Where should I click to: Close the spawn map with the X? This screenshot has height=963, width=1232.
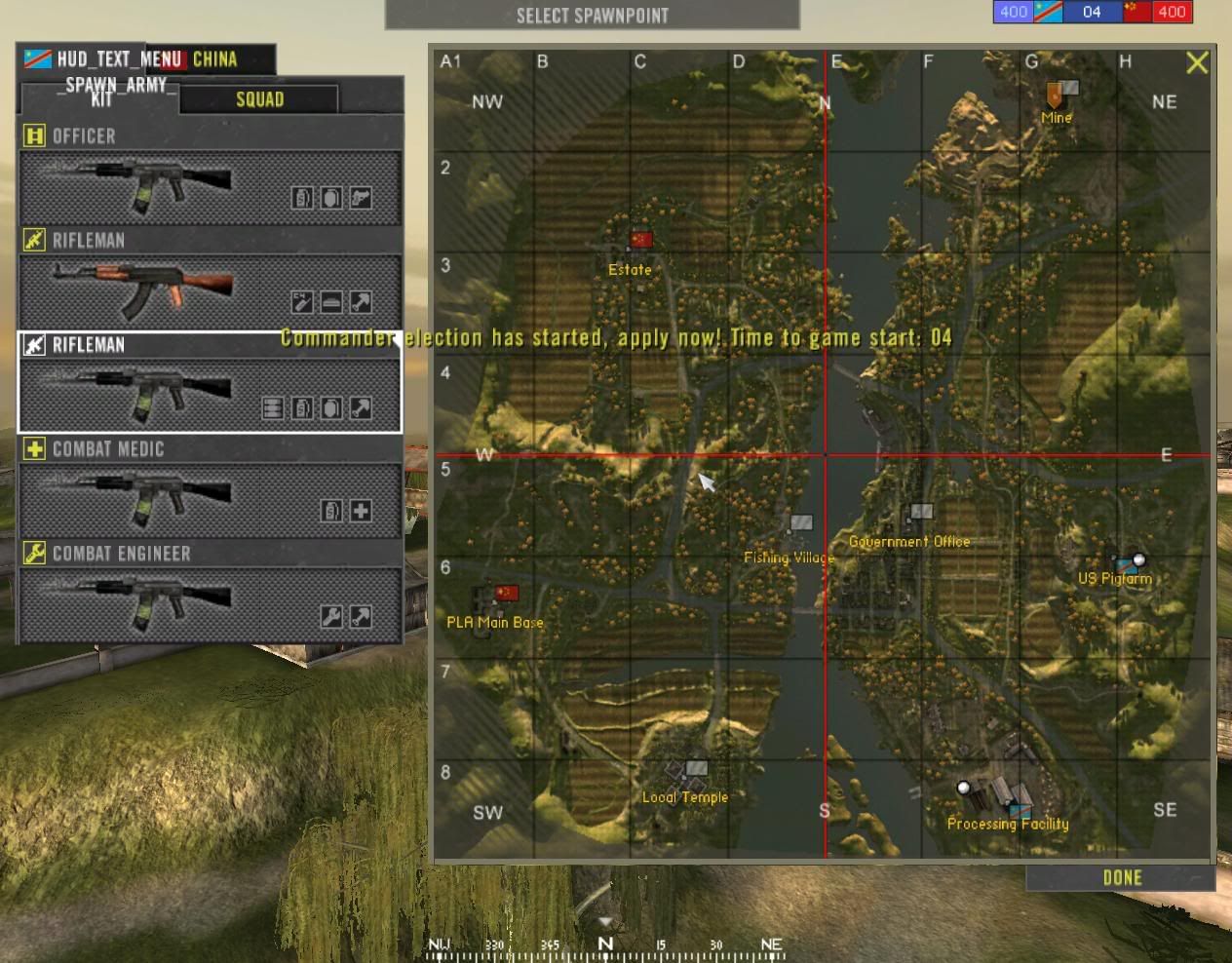(1197, 63)
